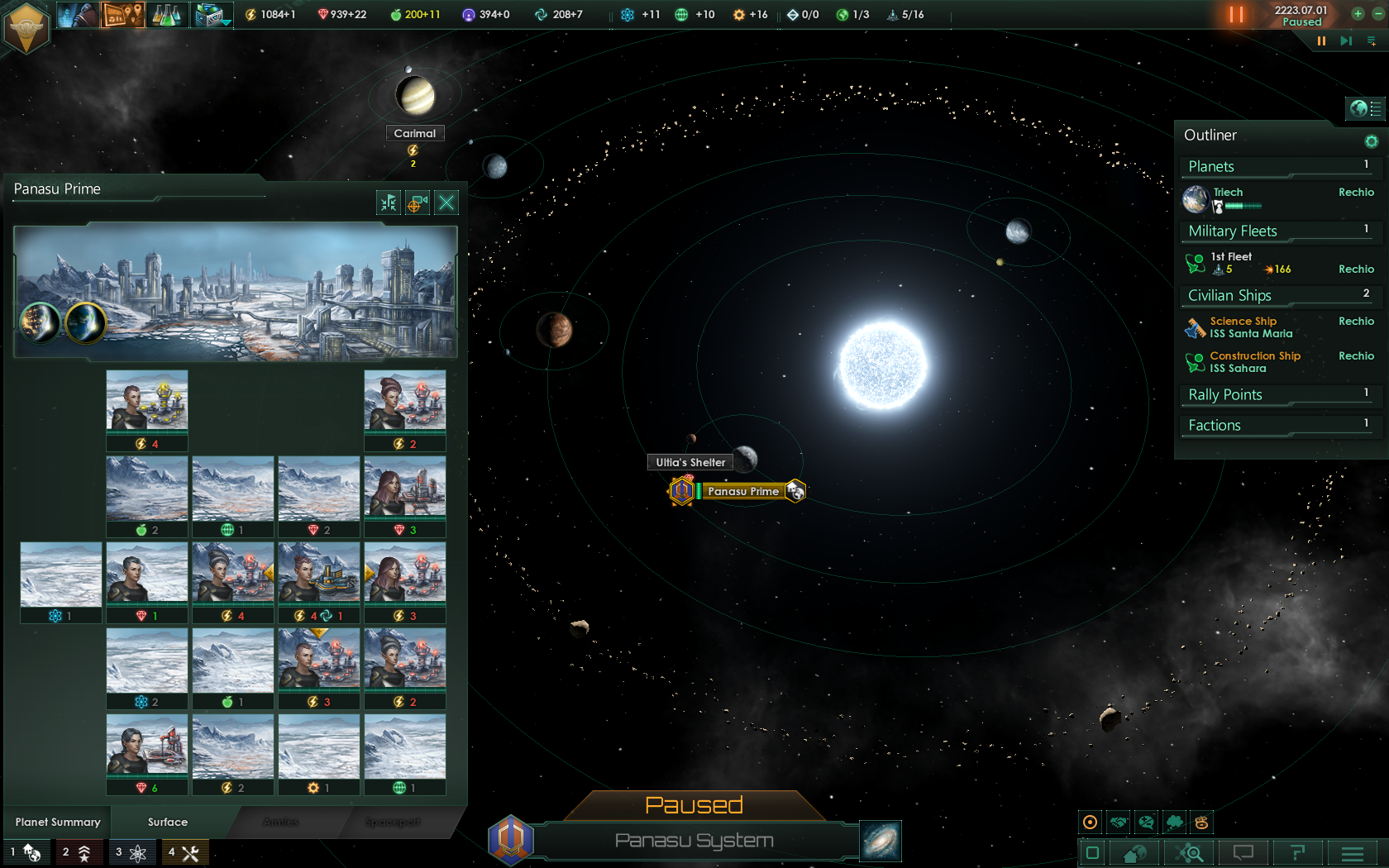Close the Panasu Prime planet window

(x=446, y=203)
